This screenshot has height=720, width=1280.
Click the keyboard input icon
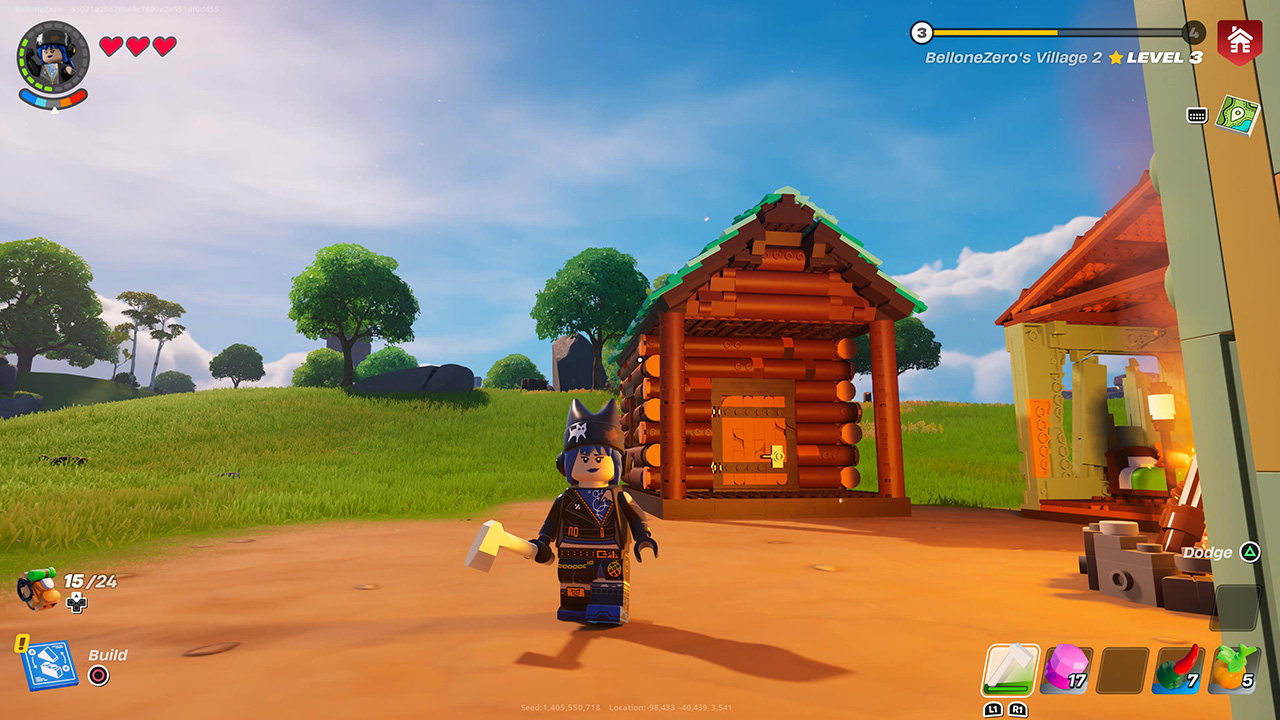coord(1196,116)
